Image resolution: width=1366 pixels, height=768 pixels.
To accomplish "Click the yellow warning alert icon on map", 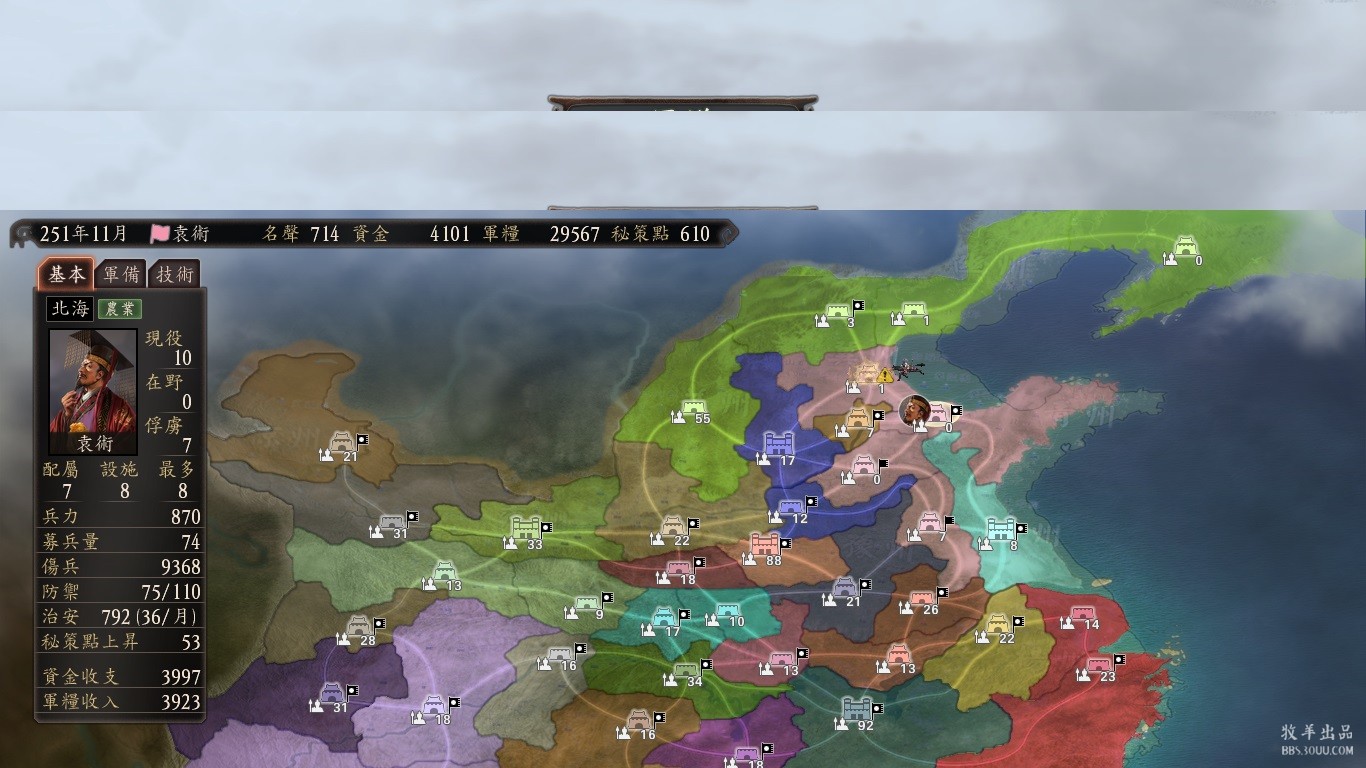I will 884,376.
